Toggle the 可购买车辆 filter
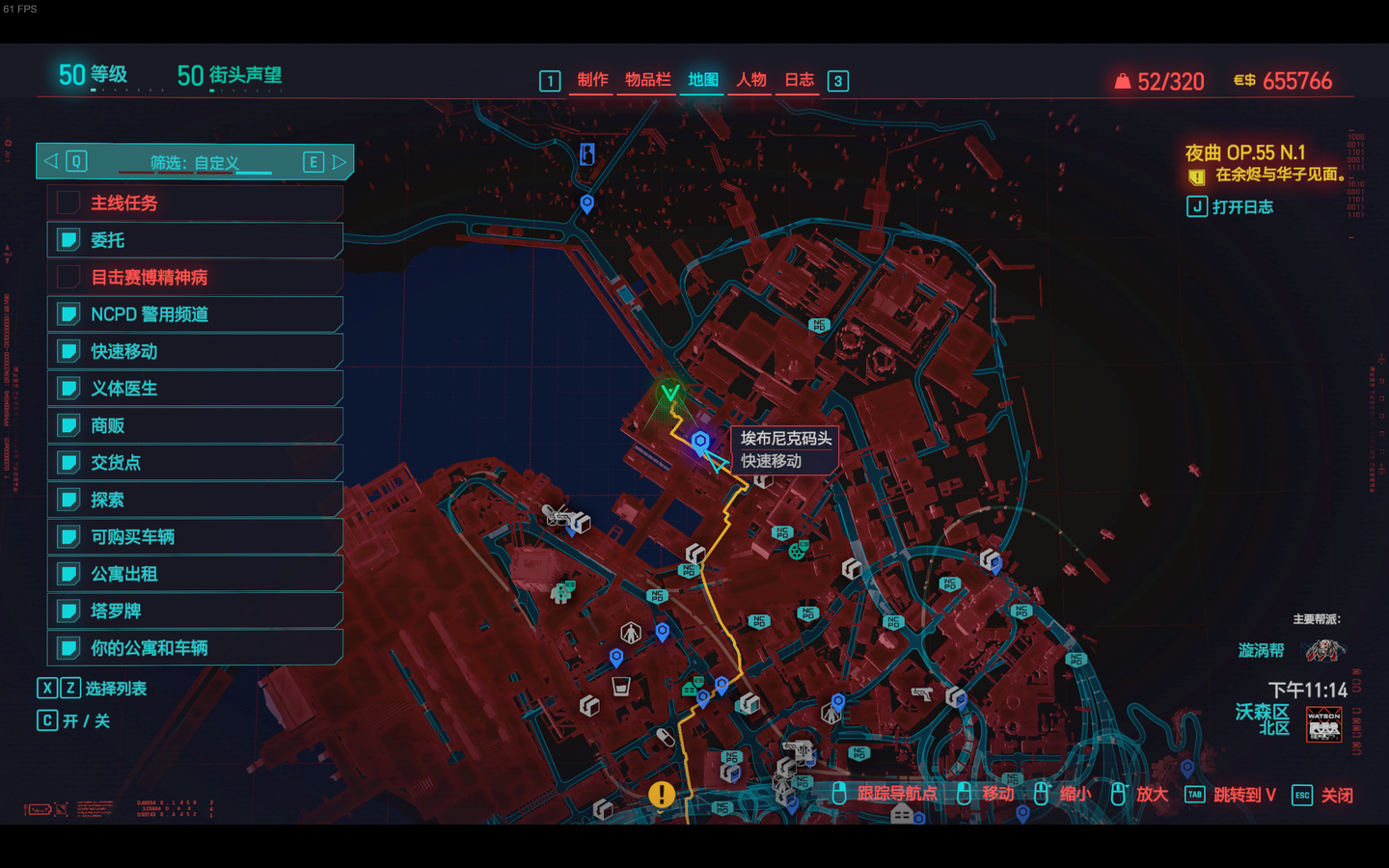 click(195, 537)
